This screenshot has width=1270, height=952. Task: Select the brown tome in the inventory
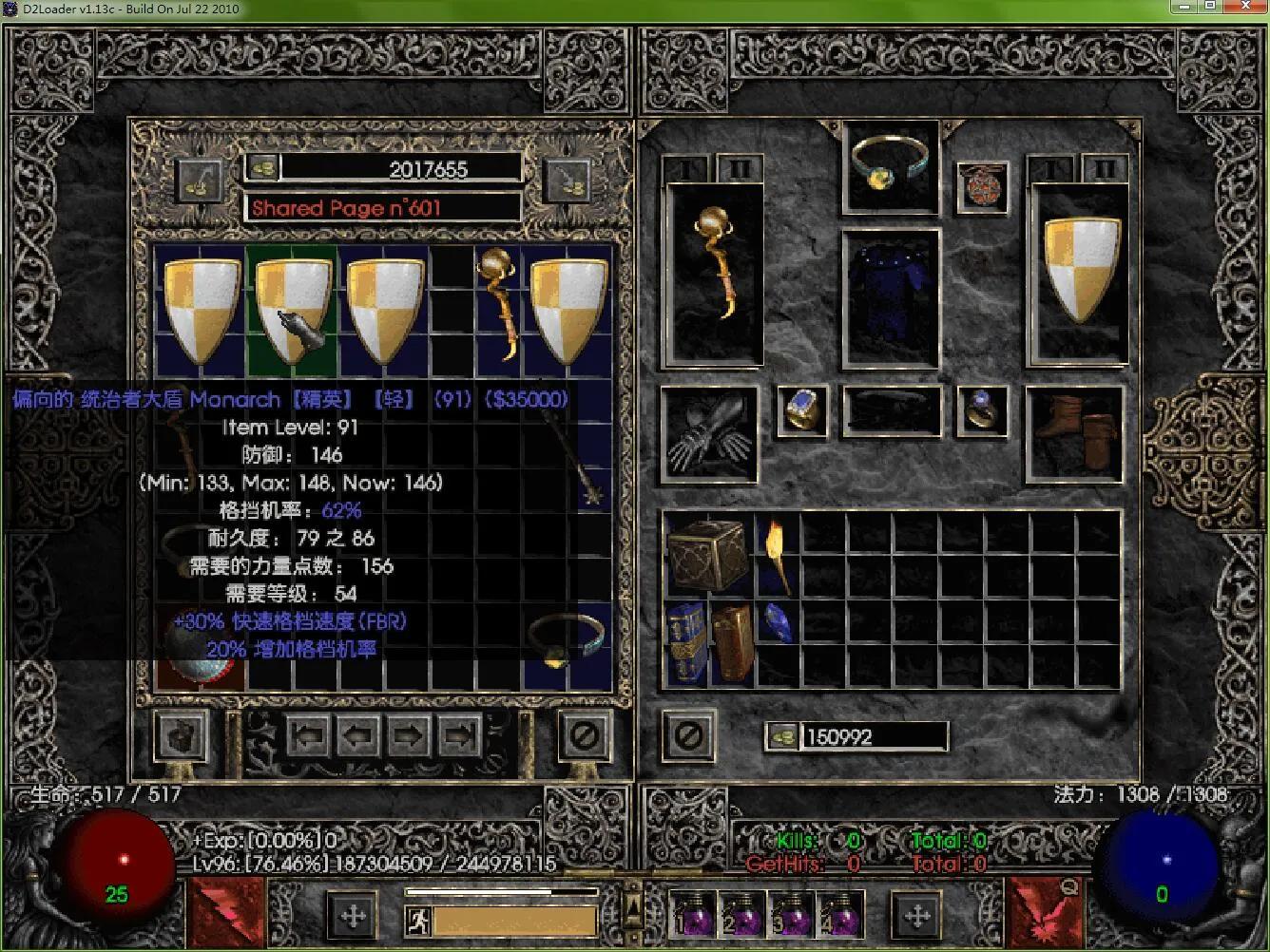(x=732, y=641)
